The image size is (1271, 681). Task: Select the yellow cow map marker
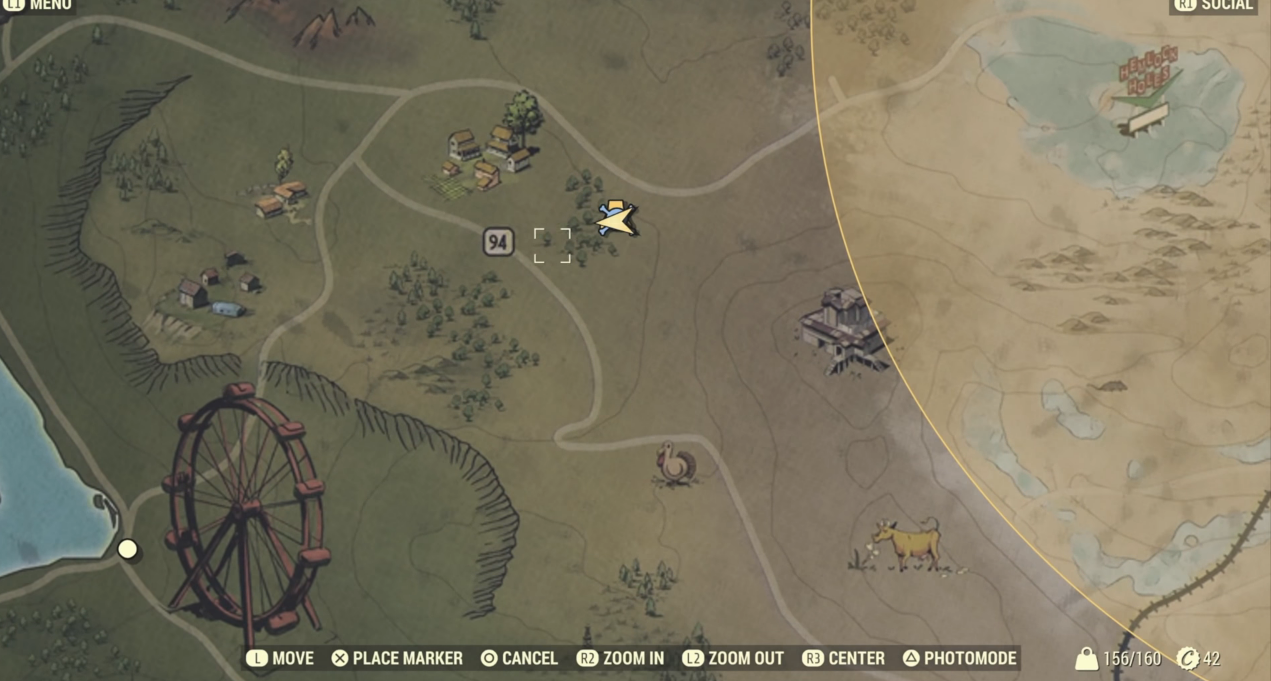click(x=907, y=545)
